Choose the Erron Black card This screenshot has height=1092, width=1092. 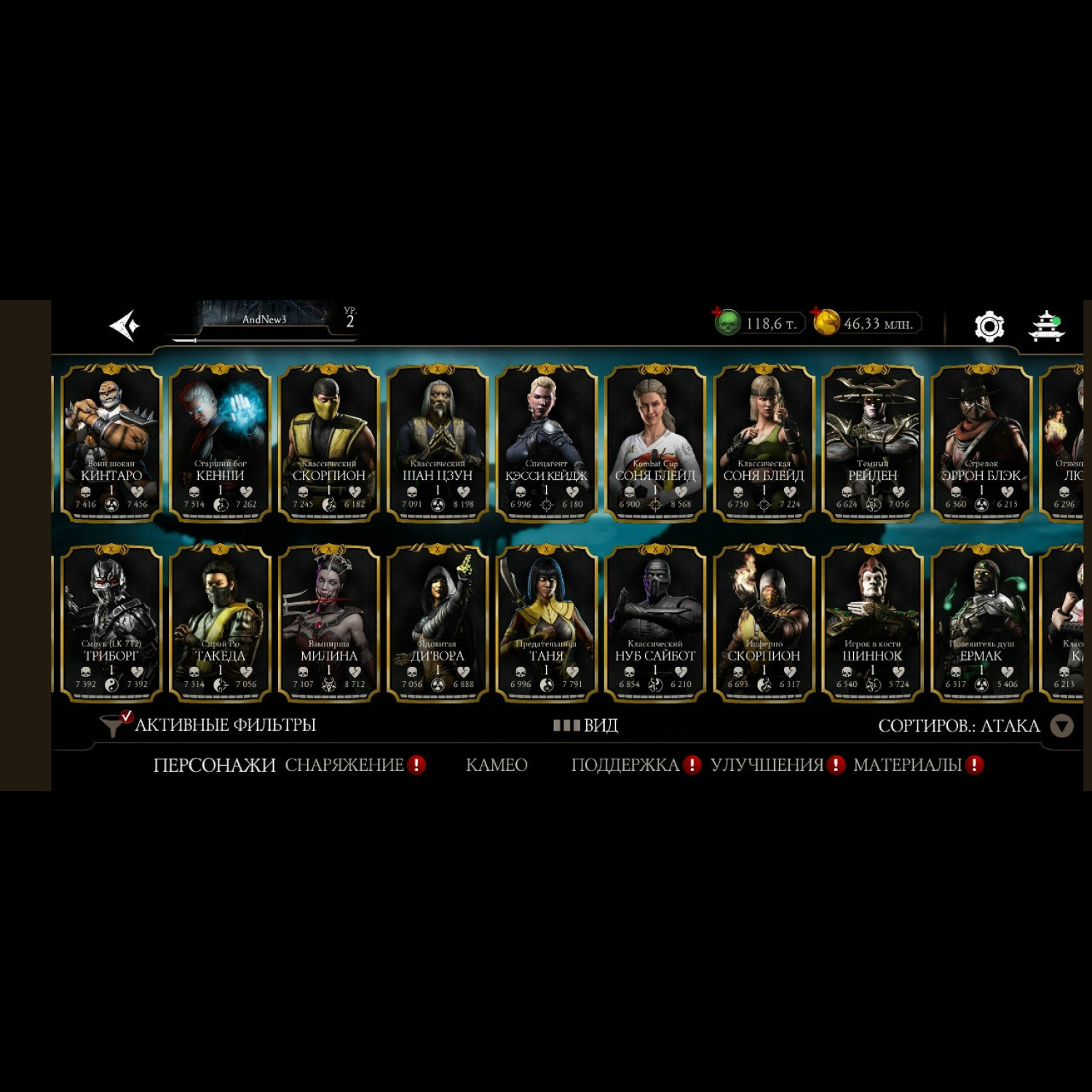pos(981,443)
